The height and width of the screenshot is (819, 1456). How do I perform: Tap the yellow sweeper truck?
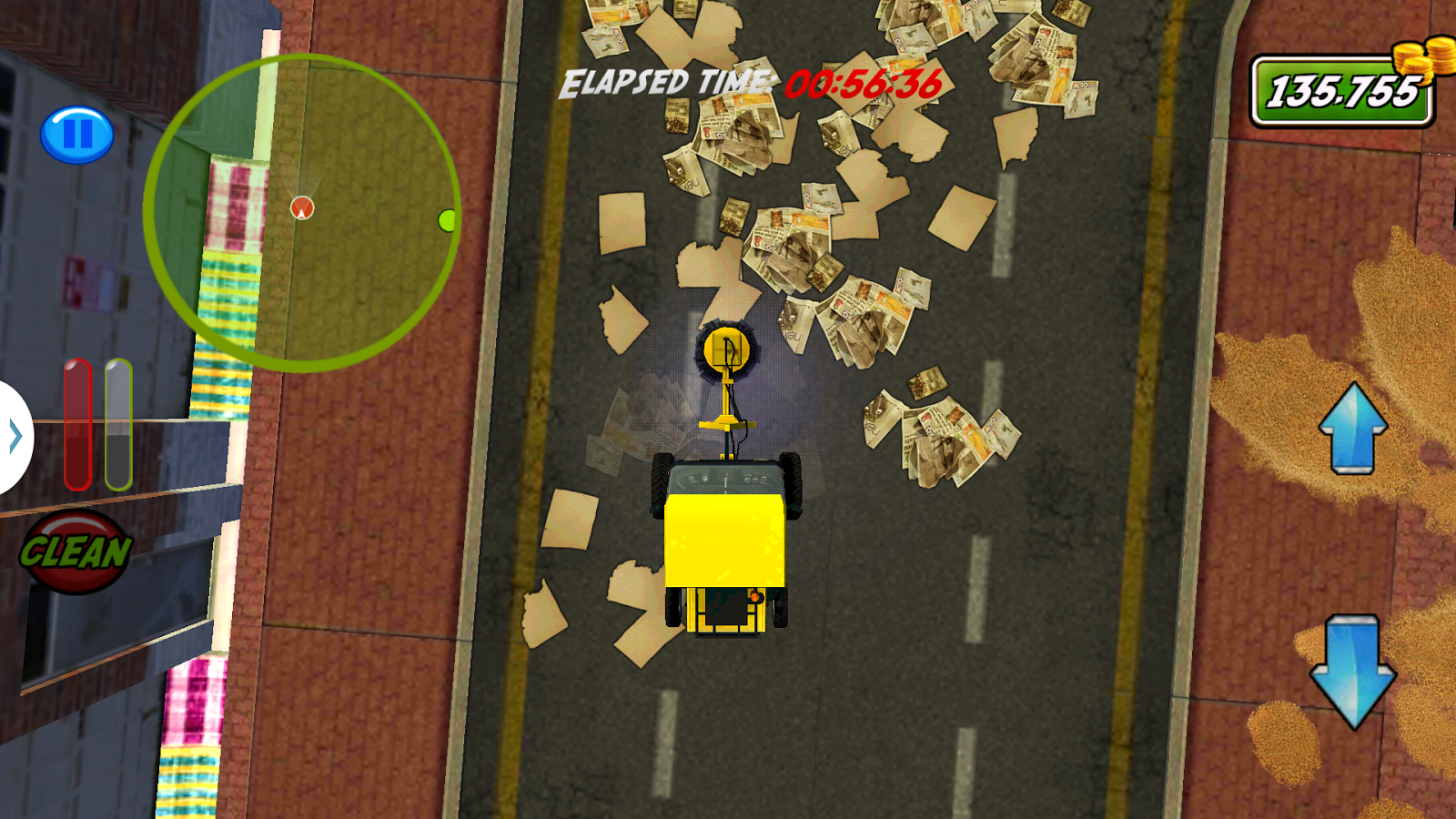pyautogui.click(x=725, y=537)
